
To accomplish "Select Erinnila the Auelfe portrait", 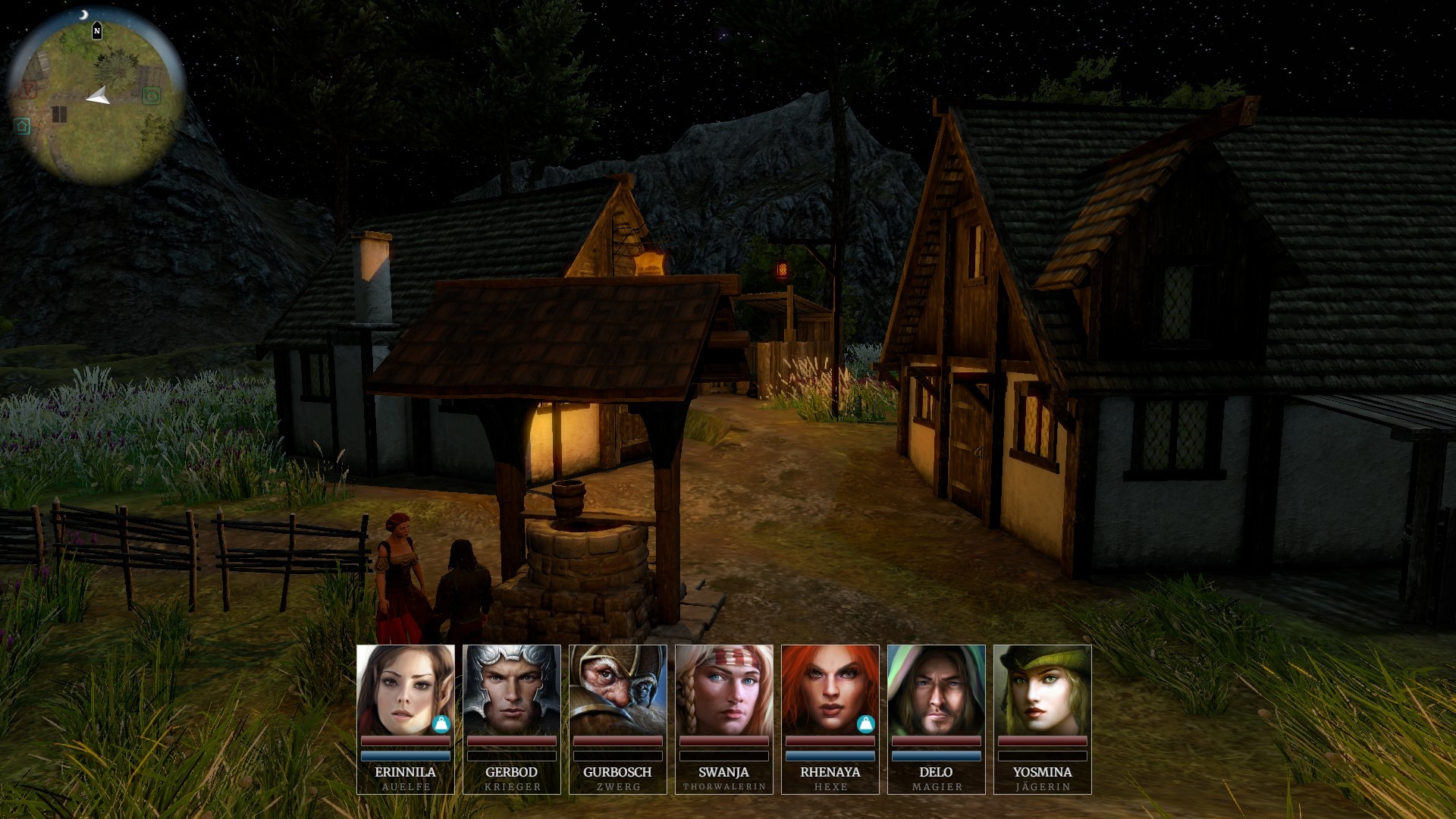I will 405,690.
